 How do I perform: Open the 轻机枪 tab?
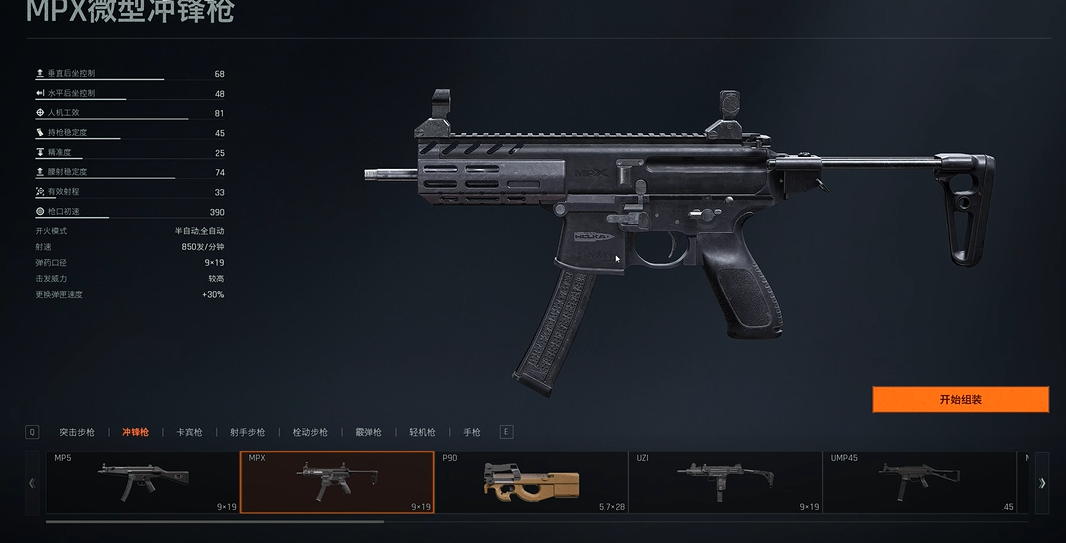[422, 433]
